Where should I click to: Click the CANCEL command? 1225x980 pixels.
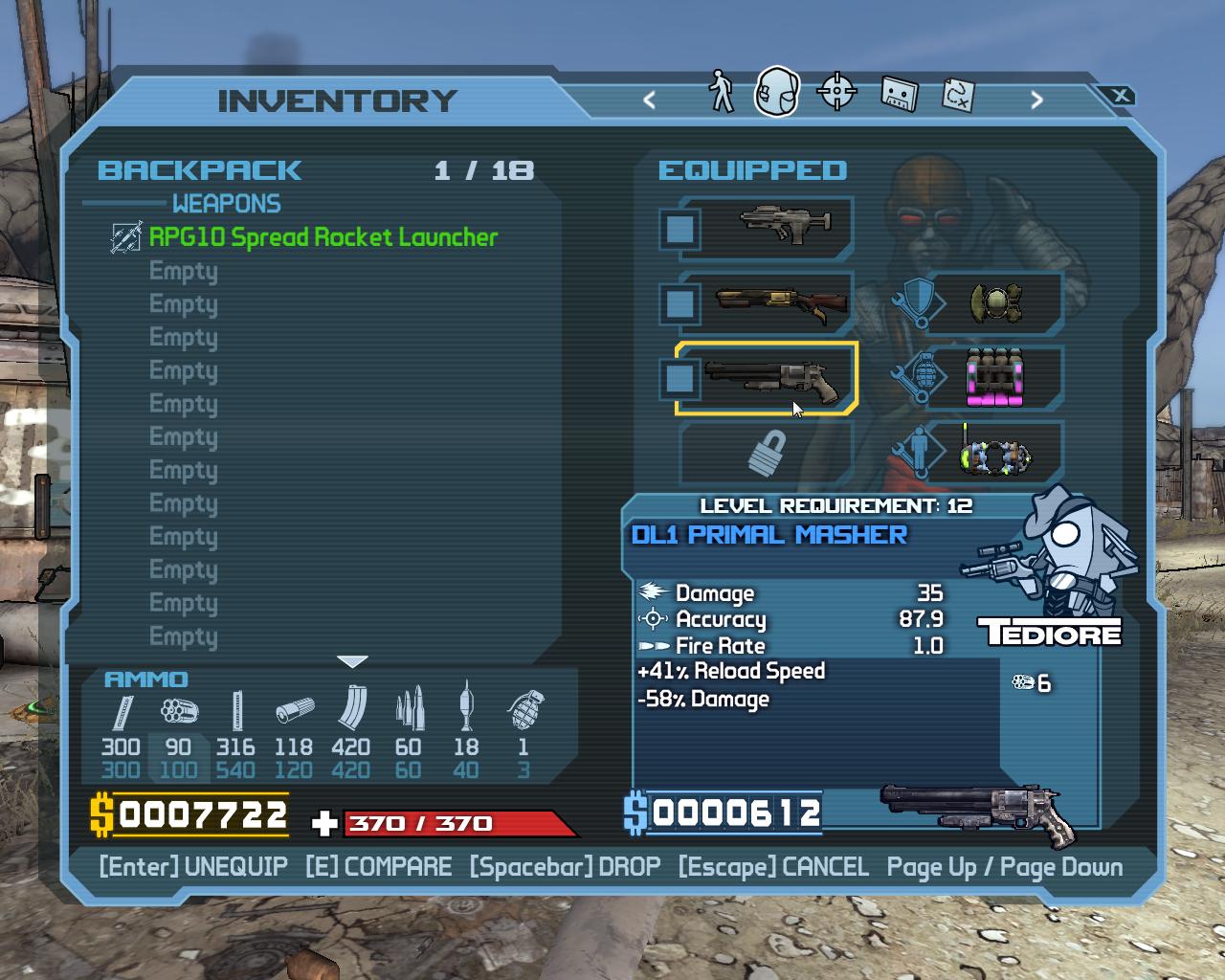pyautogui.click(x=773, y=867)
